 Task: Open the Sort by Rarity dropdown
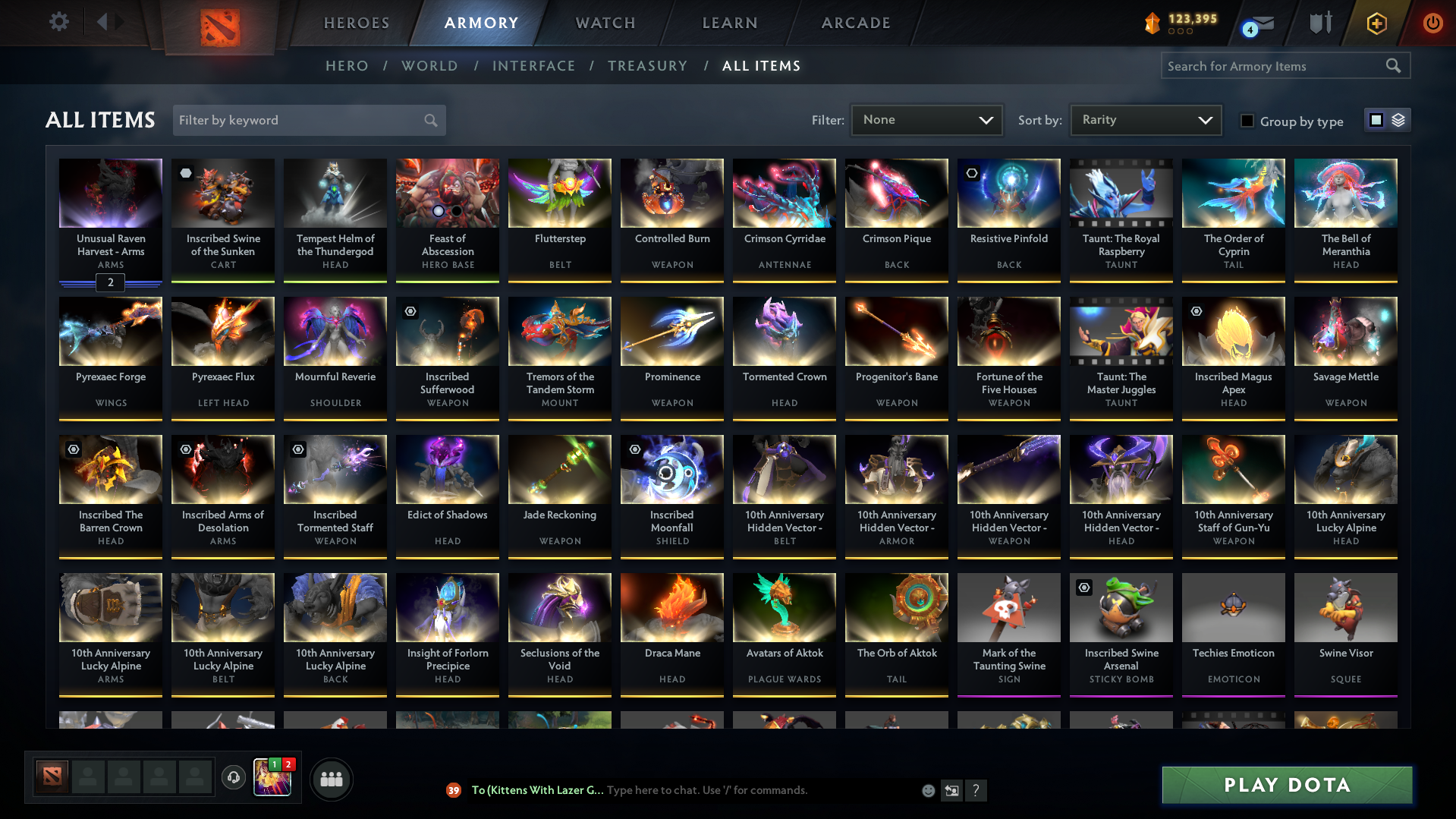pos(1145,119)
